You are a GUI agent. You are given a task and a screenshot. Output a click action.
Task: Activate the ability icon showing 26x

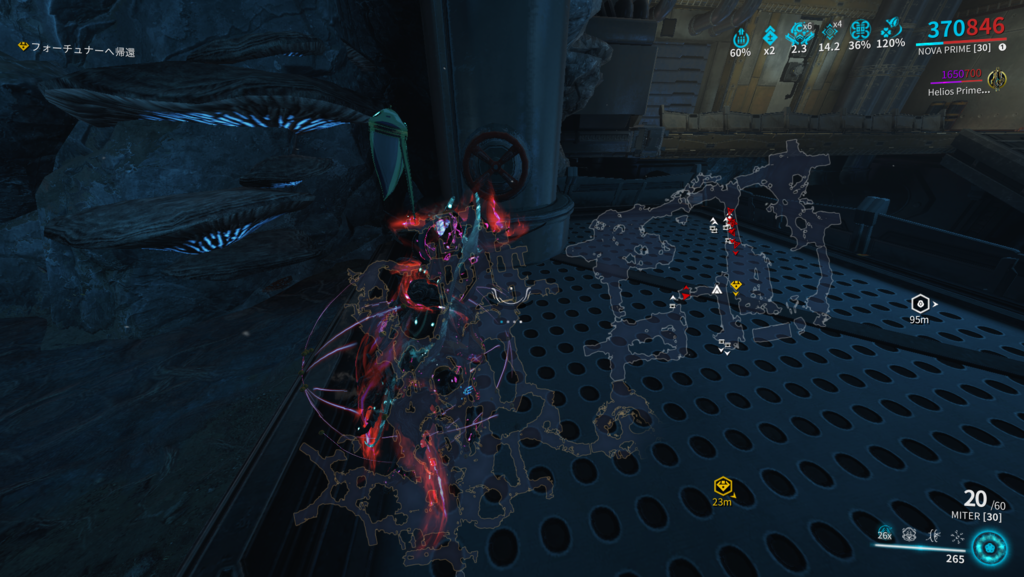(x=885, y=535)
